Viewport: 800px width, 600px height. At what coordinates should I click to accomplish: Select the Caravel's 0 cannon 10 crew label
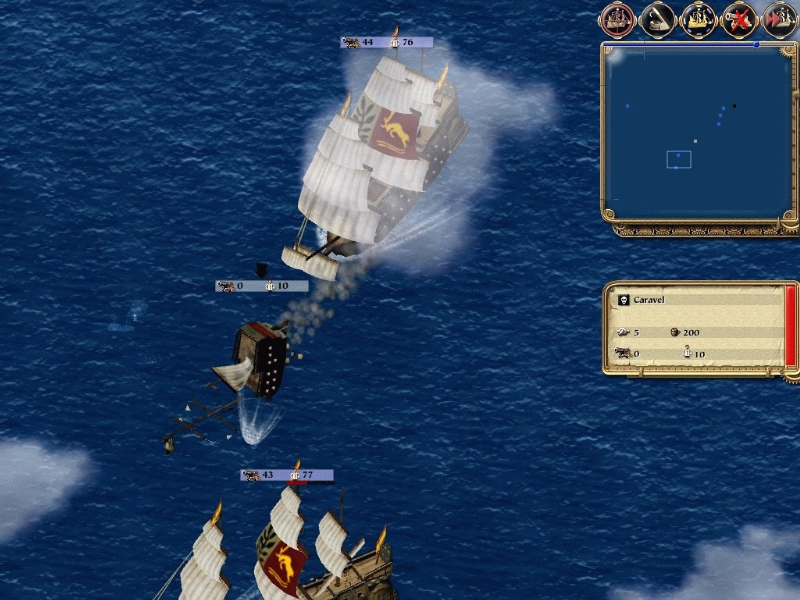coord(262,286)
